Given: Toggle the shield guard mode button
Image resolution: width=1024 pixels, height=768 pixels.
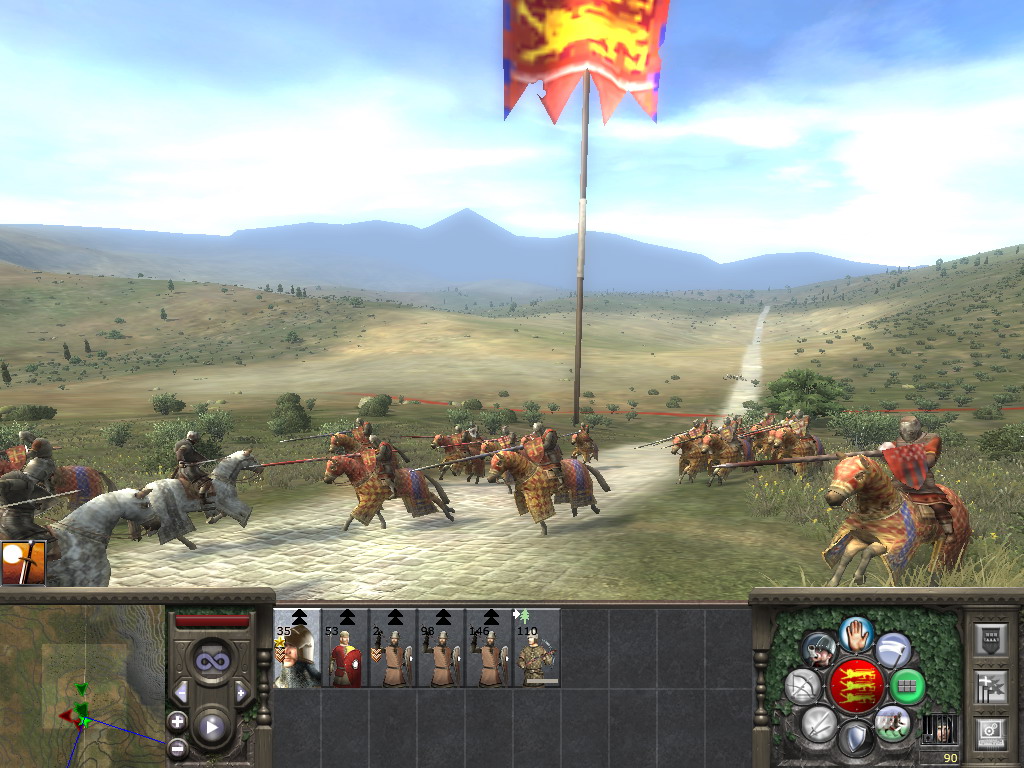Looking at the screenshot, I should [x=856, y=738].
